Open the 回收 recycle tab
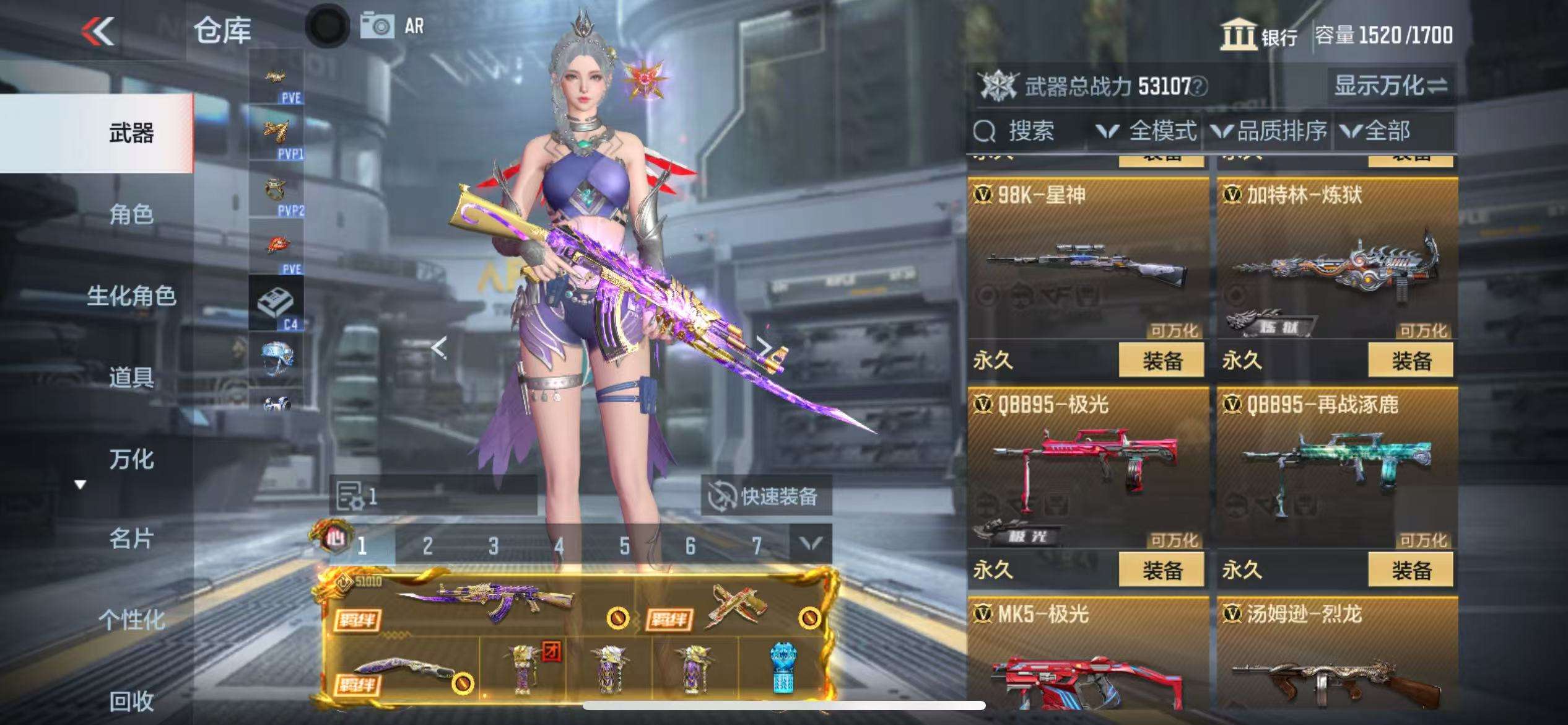Image resolution: width=1568 pixels, height=725 pixels. point(131,701)
